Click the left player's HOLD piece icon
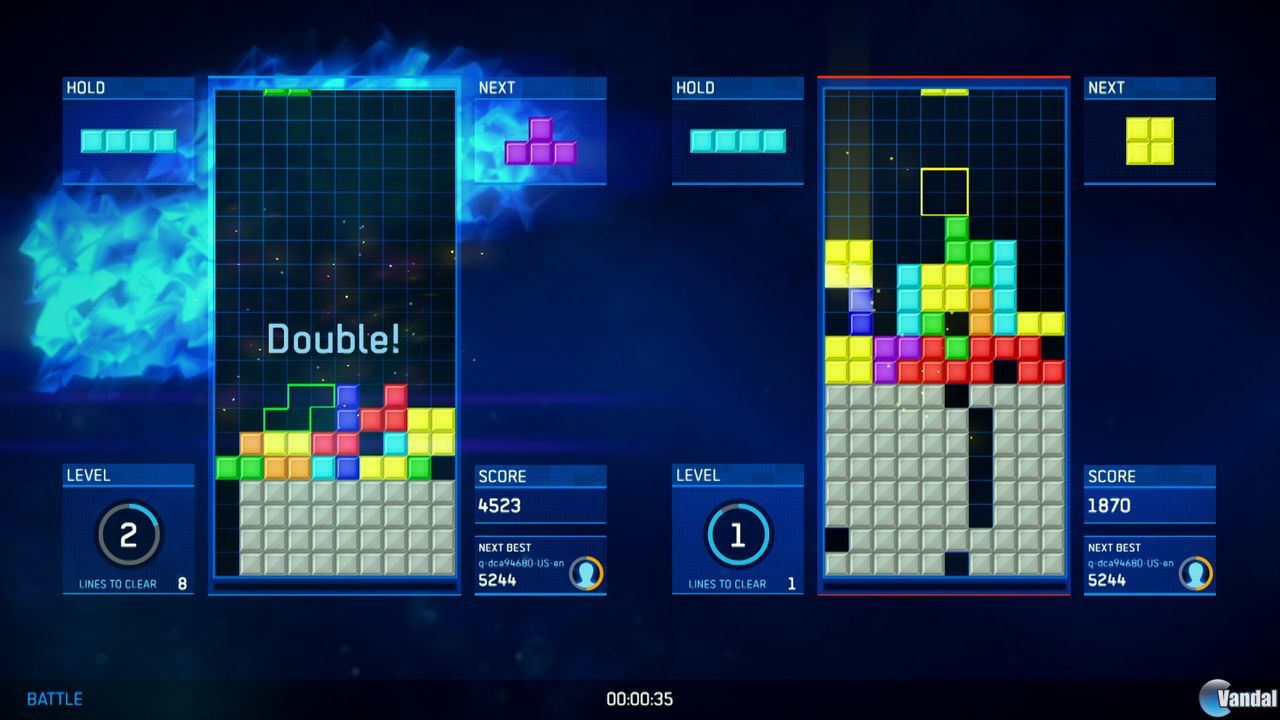 click(x=128, y=140)
